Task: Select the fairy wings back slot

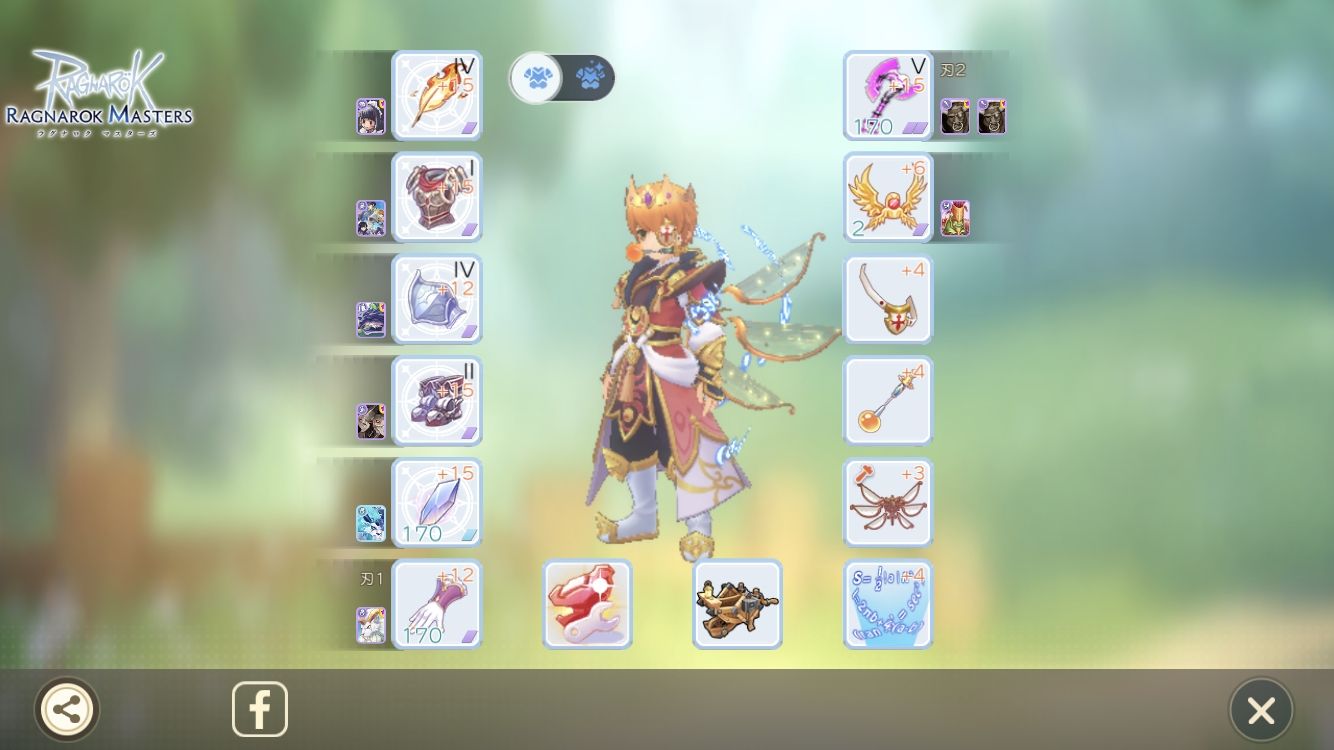Action: (x=888, y=503)
